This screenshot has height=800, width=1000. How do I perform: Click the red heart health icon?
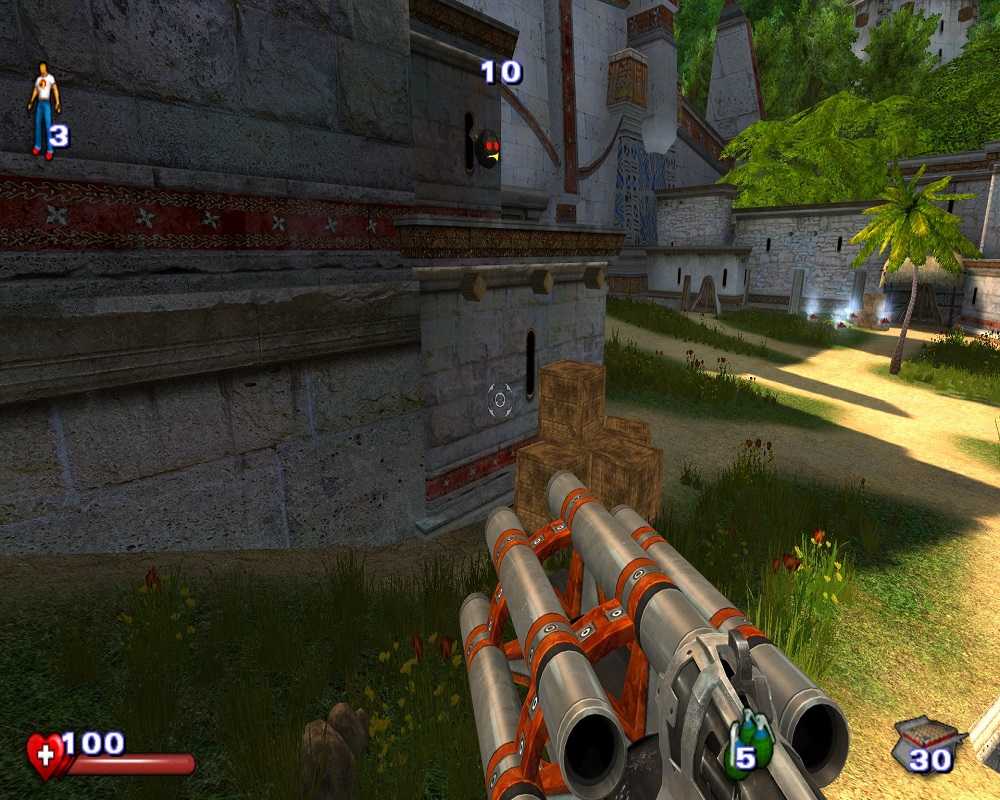point(46,755)
